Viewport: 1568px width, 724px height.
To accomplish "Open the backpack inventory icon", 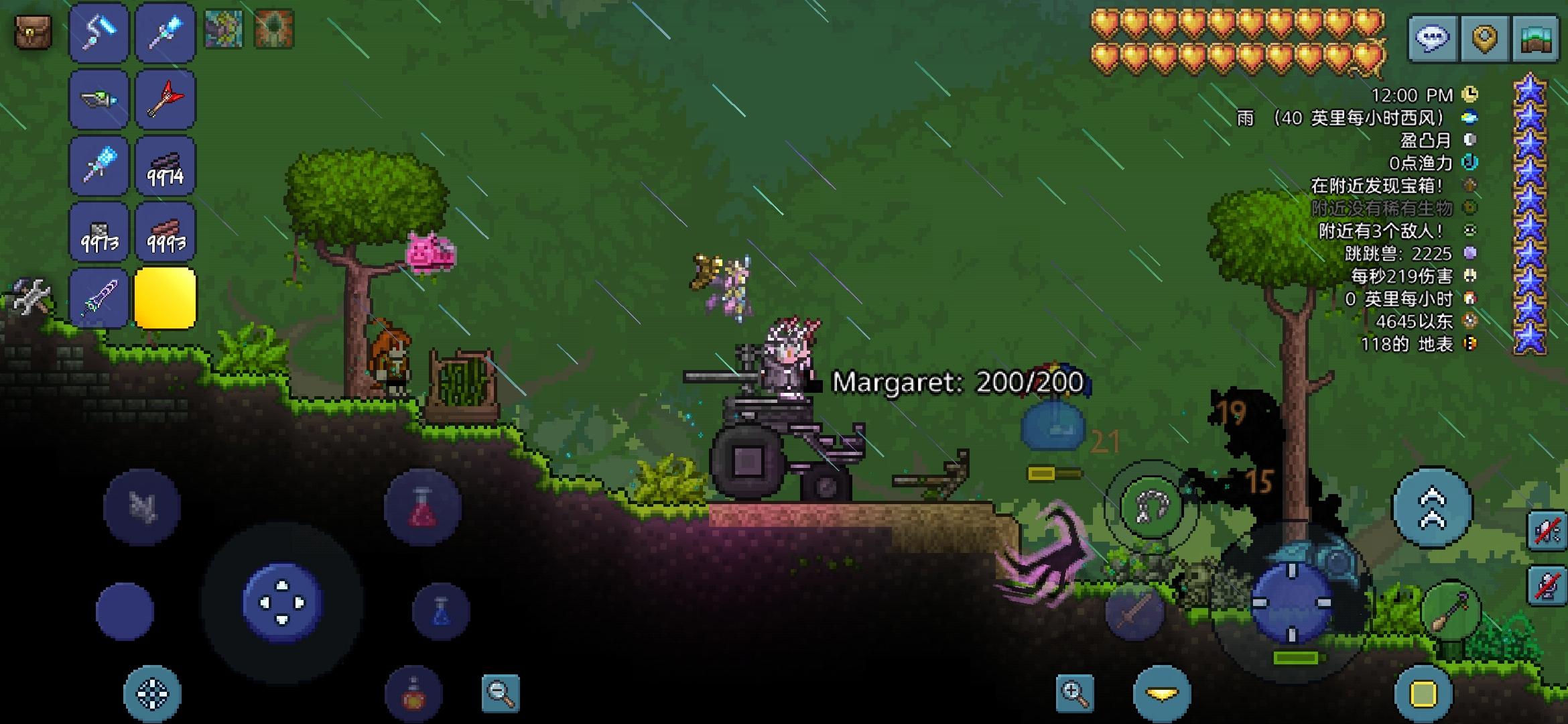I will point(32,32).
